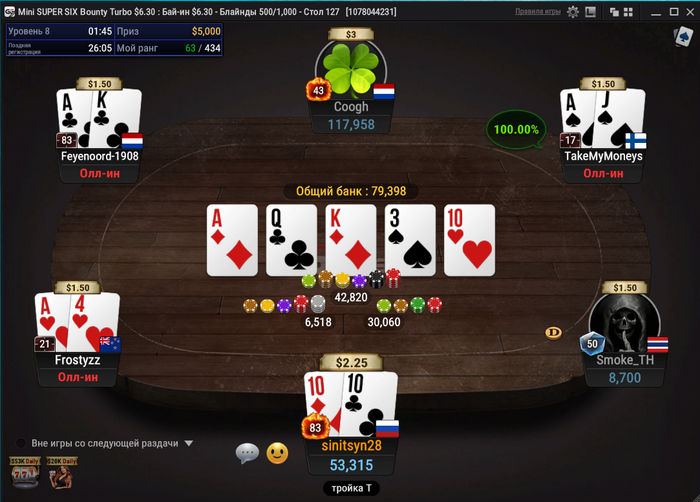The height and width of the screenshot is (502, 700).
Task: Open the smiley emoji picker
Action: click(x=277, y=453)
